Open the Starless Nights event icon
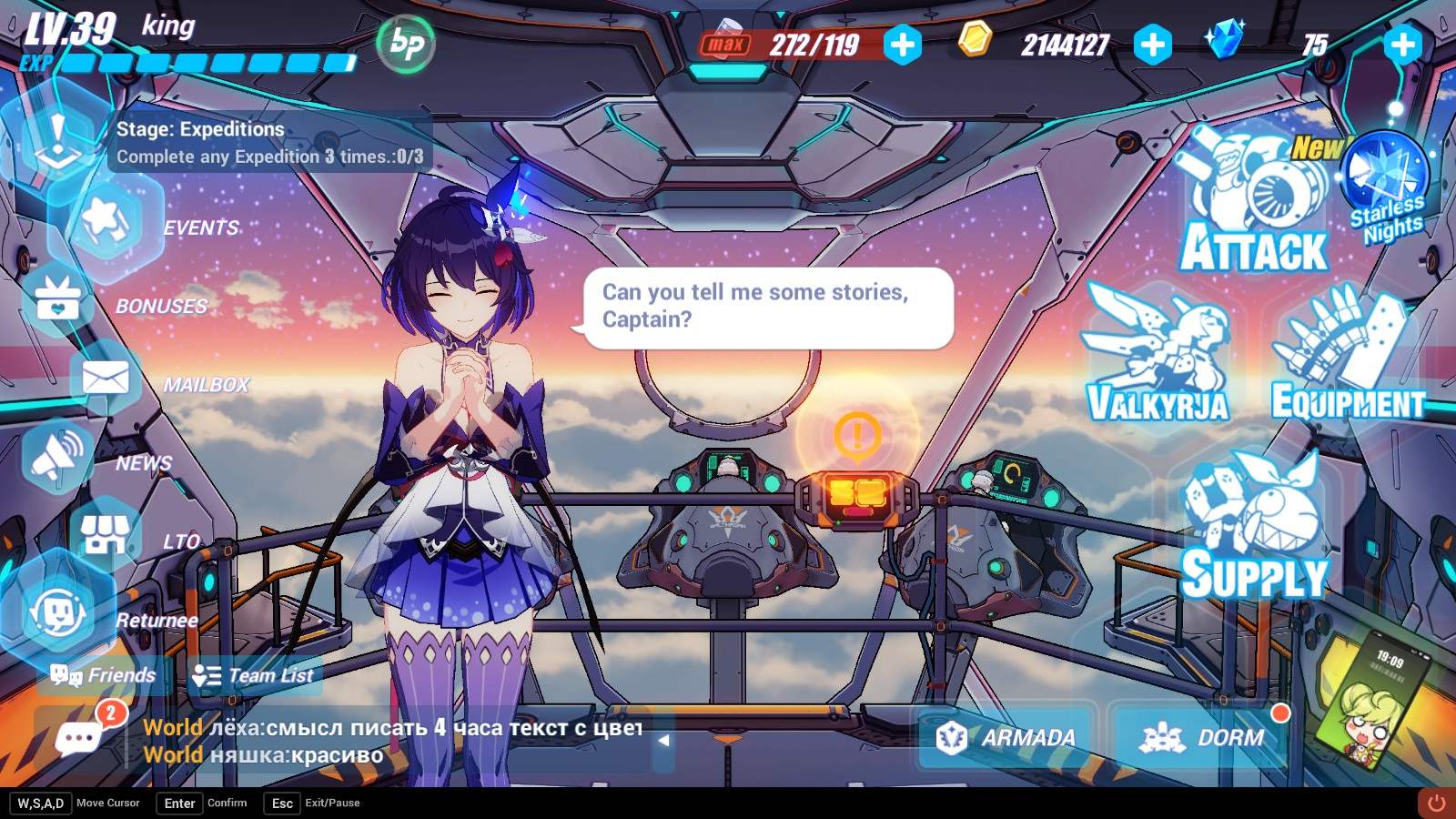This screenshot has height=819, width=1456. pyautogui.click(x=1387, y=182)
